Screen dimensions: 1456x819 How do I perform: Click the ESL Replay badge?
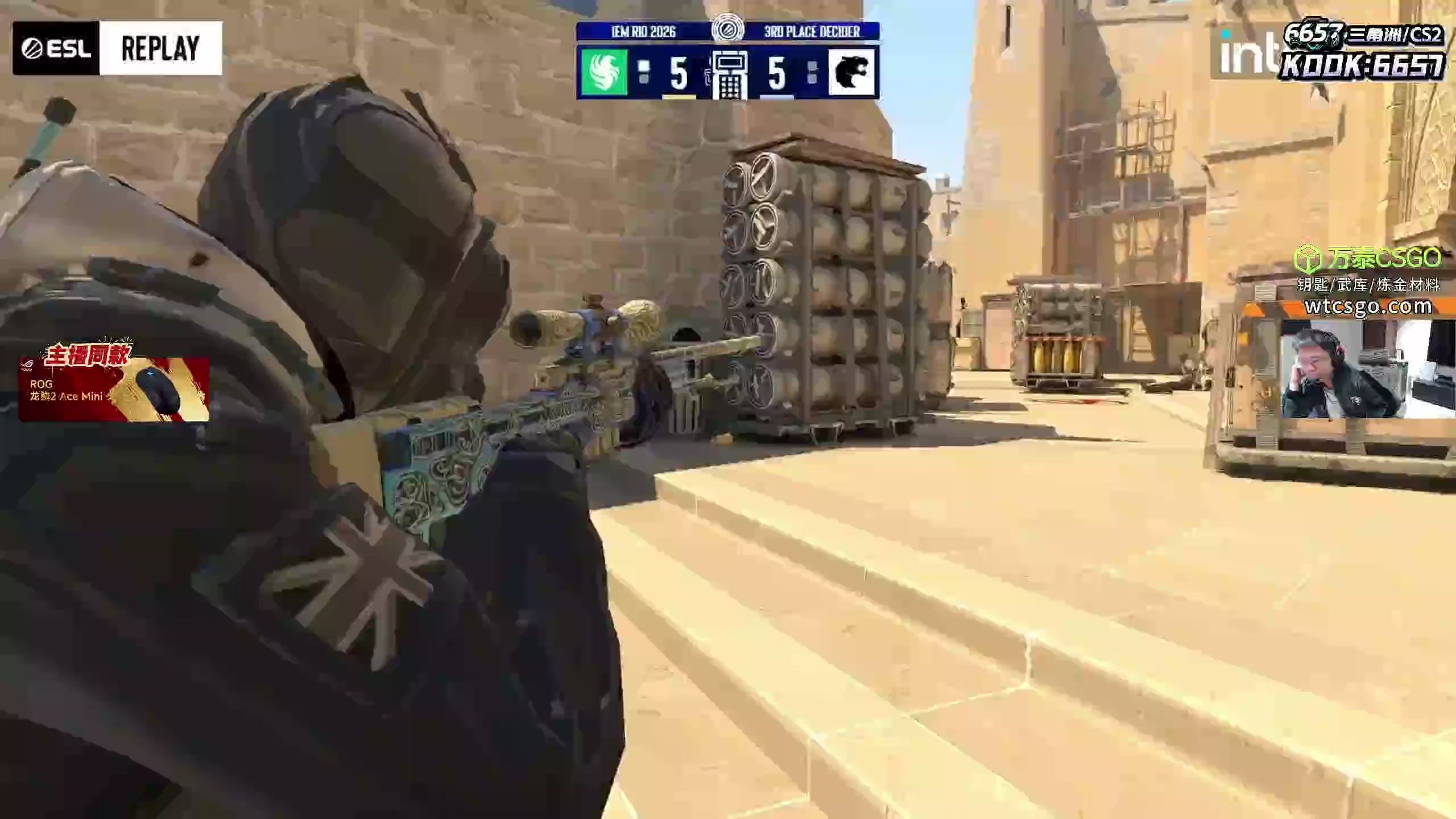(117, 48)
